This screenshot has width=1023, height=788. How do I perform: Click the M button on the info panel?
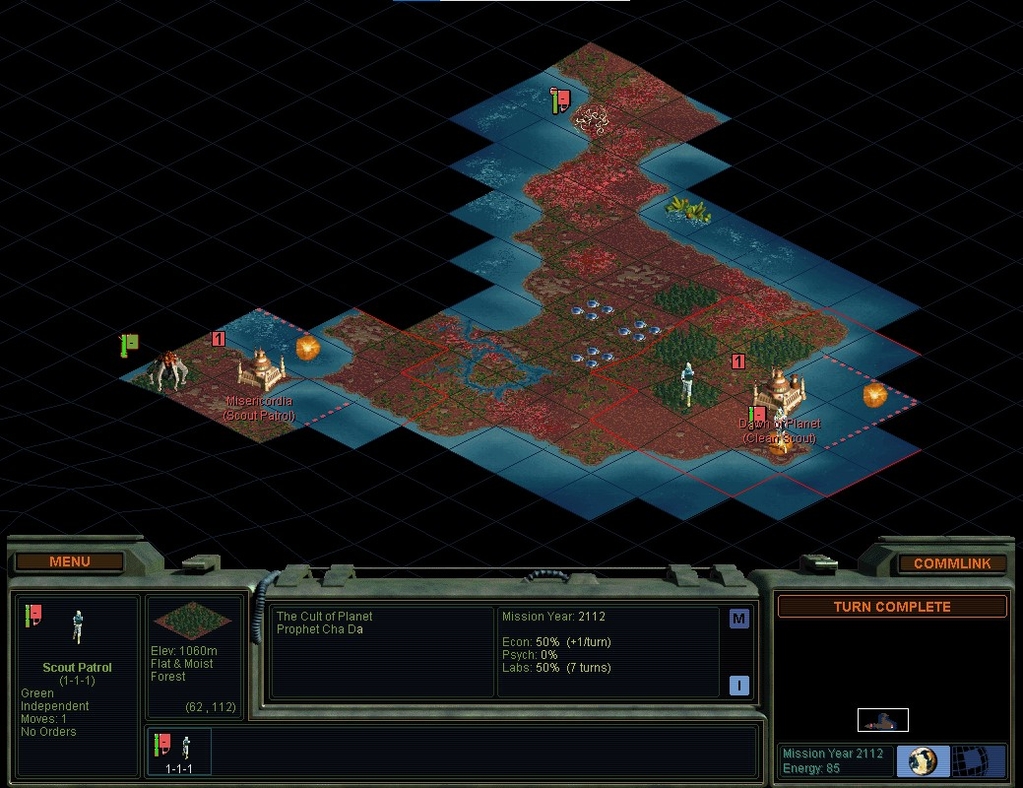[739, 619]
